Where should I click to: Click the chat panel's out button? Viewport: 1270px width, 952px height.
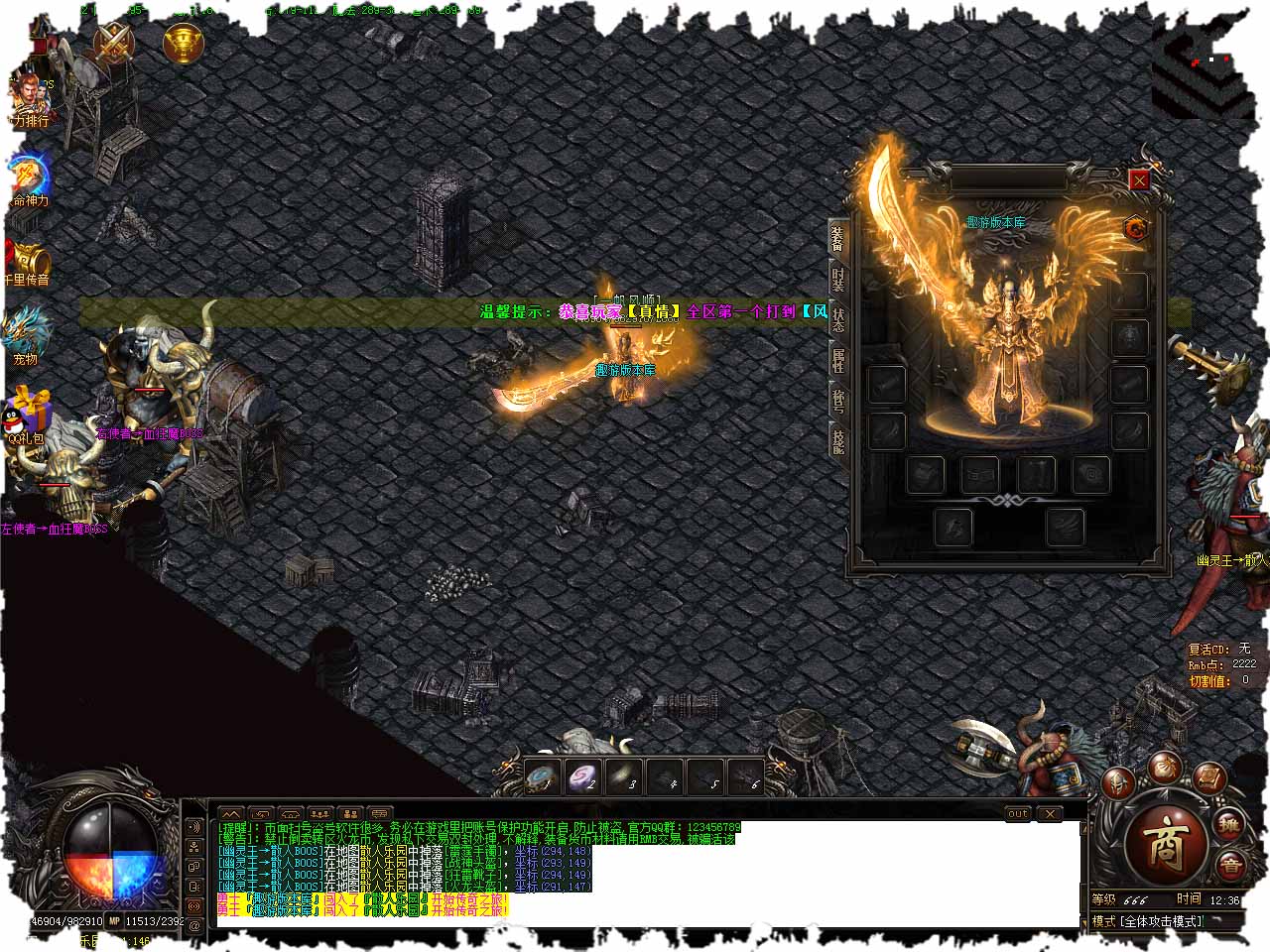[1018, 814]
